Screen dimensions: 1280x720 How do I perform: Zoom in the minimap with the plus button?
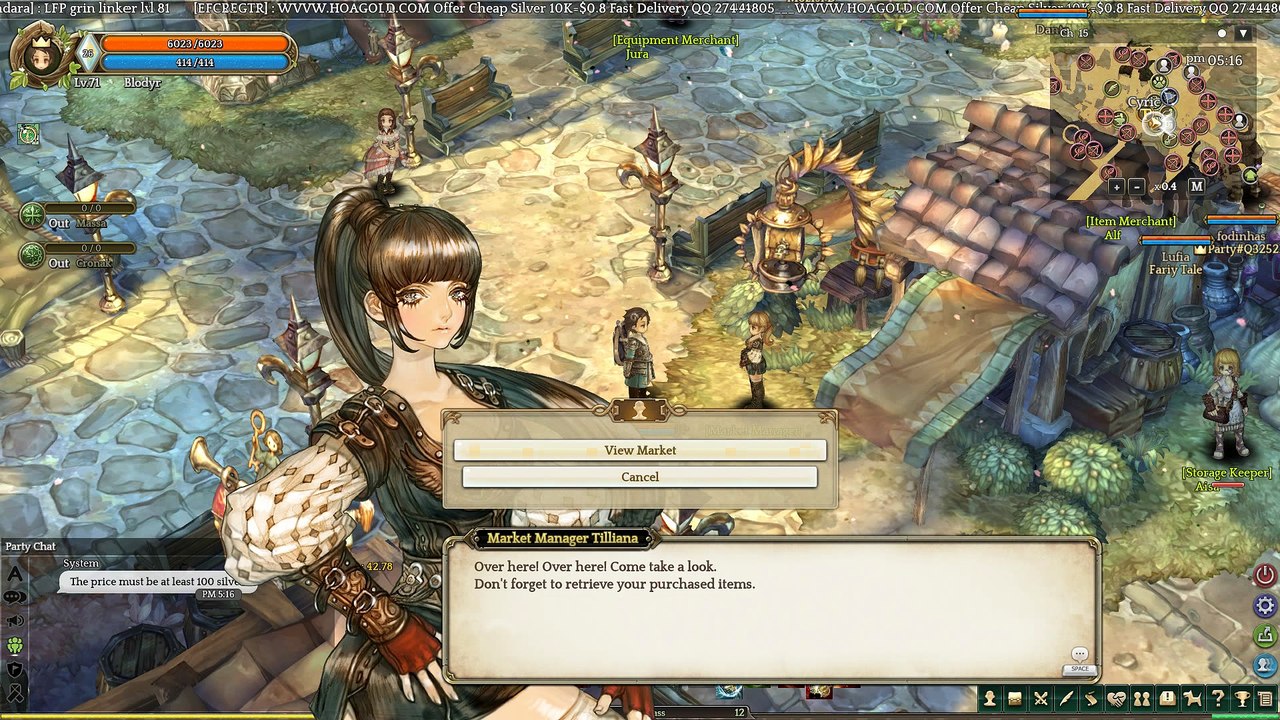1116,186
